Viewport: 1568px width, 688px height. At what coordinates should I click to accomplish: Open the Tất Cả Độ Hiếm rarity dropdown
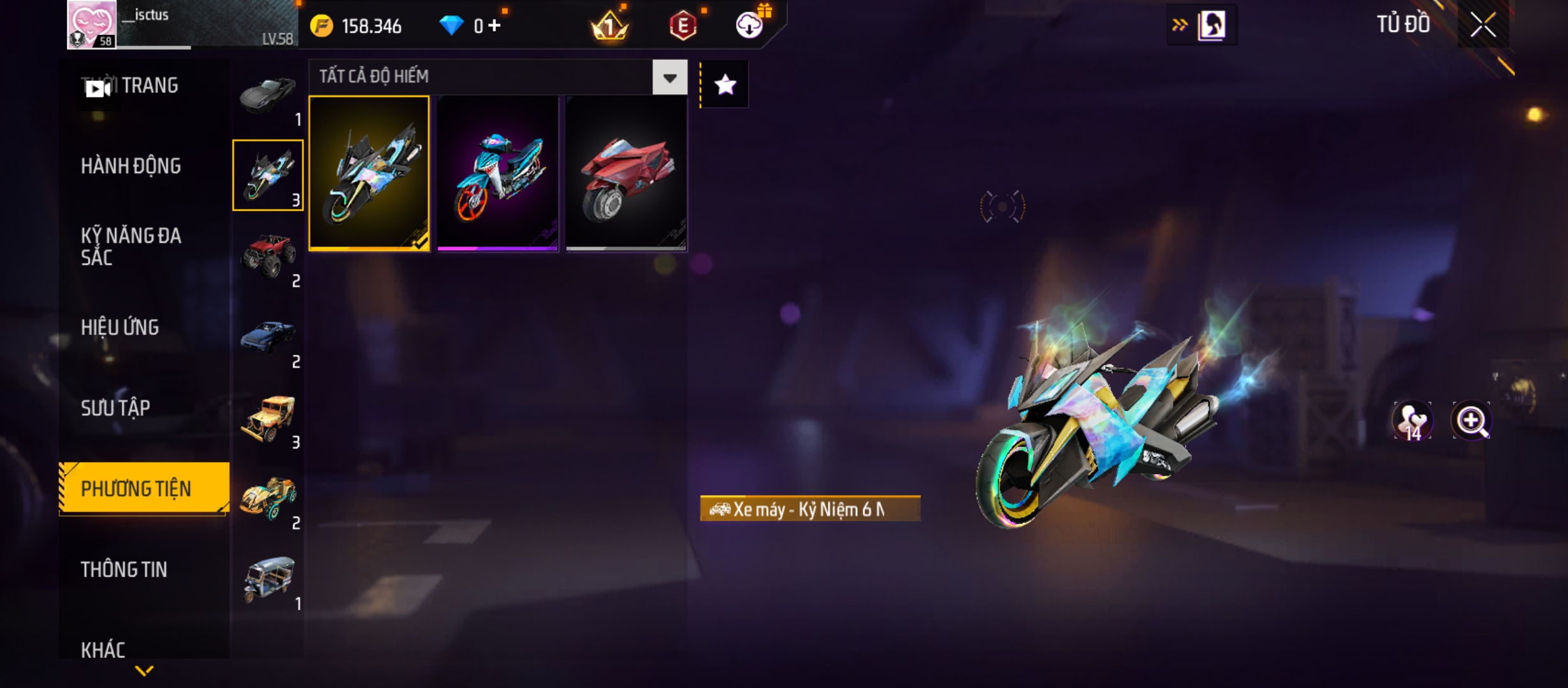click(x=669, y=78)
